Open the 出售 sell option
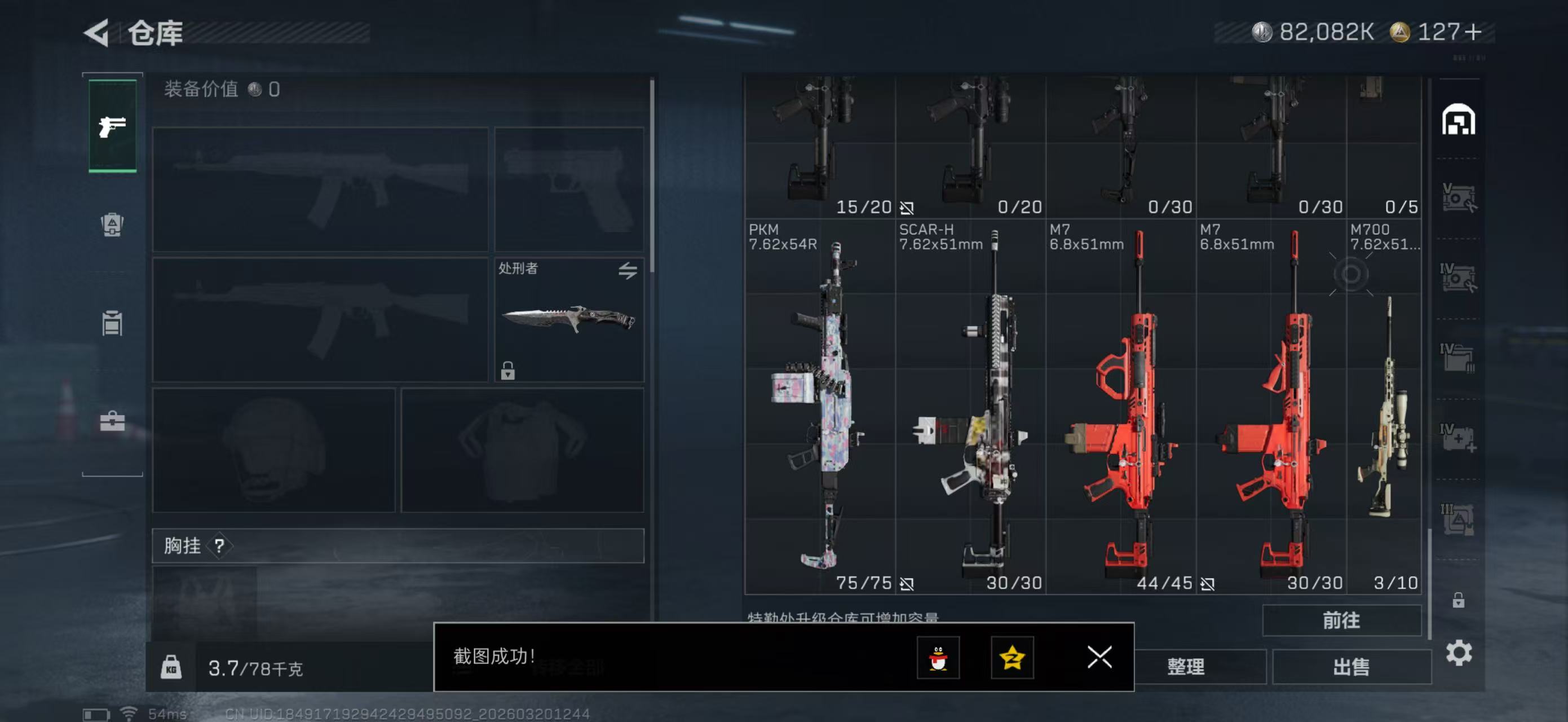Image resolution: width=1568 pixels, height=722 pixels. coord(1351,667)
